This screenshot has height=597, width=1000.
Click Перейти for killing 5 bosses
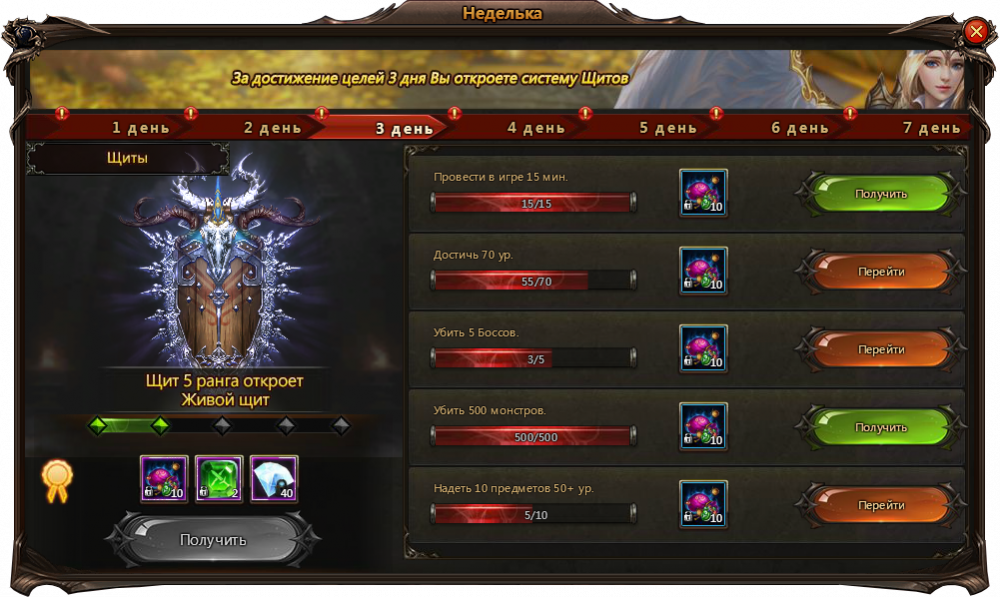[x=880, y=350]
